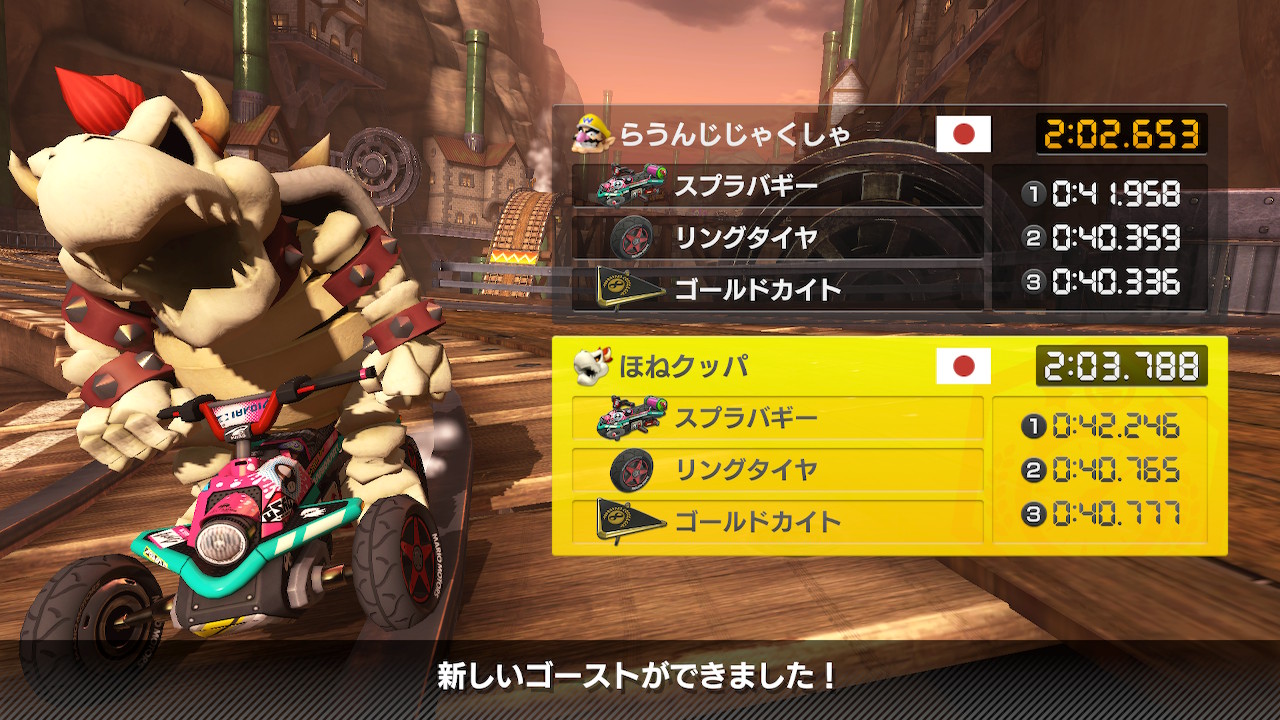This screenshot has width=1280, height=720.
Task: Click Wario's character face icon
Action: [590, 132]
